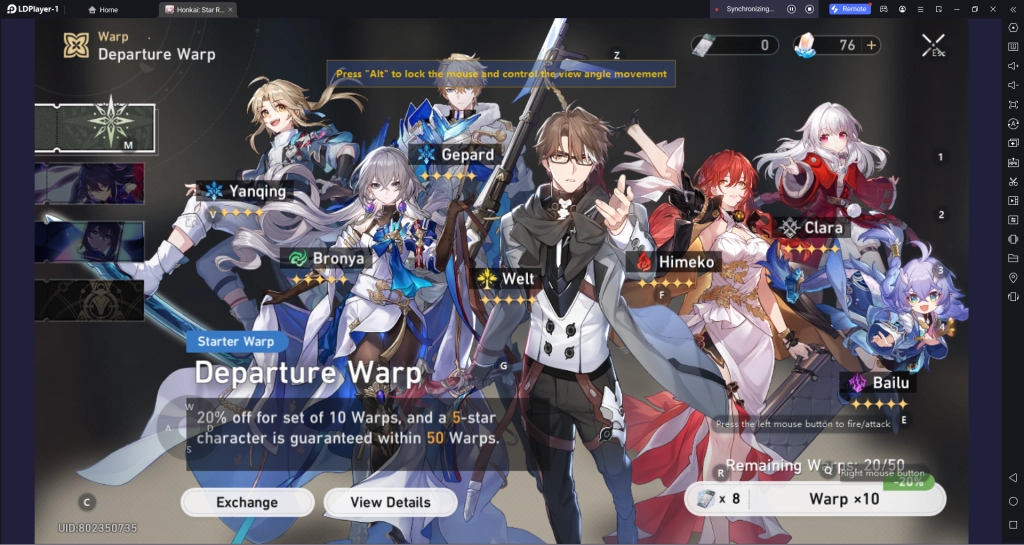Viewport: 1024px width, 545px height.
Task: Open the Exchange shop
Action: [x=247, y=502]
